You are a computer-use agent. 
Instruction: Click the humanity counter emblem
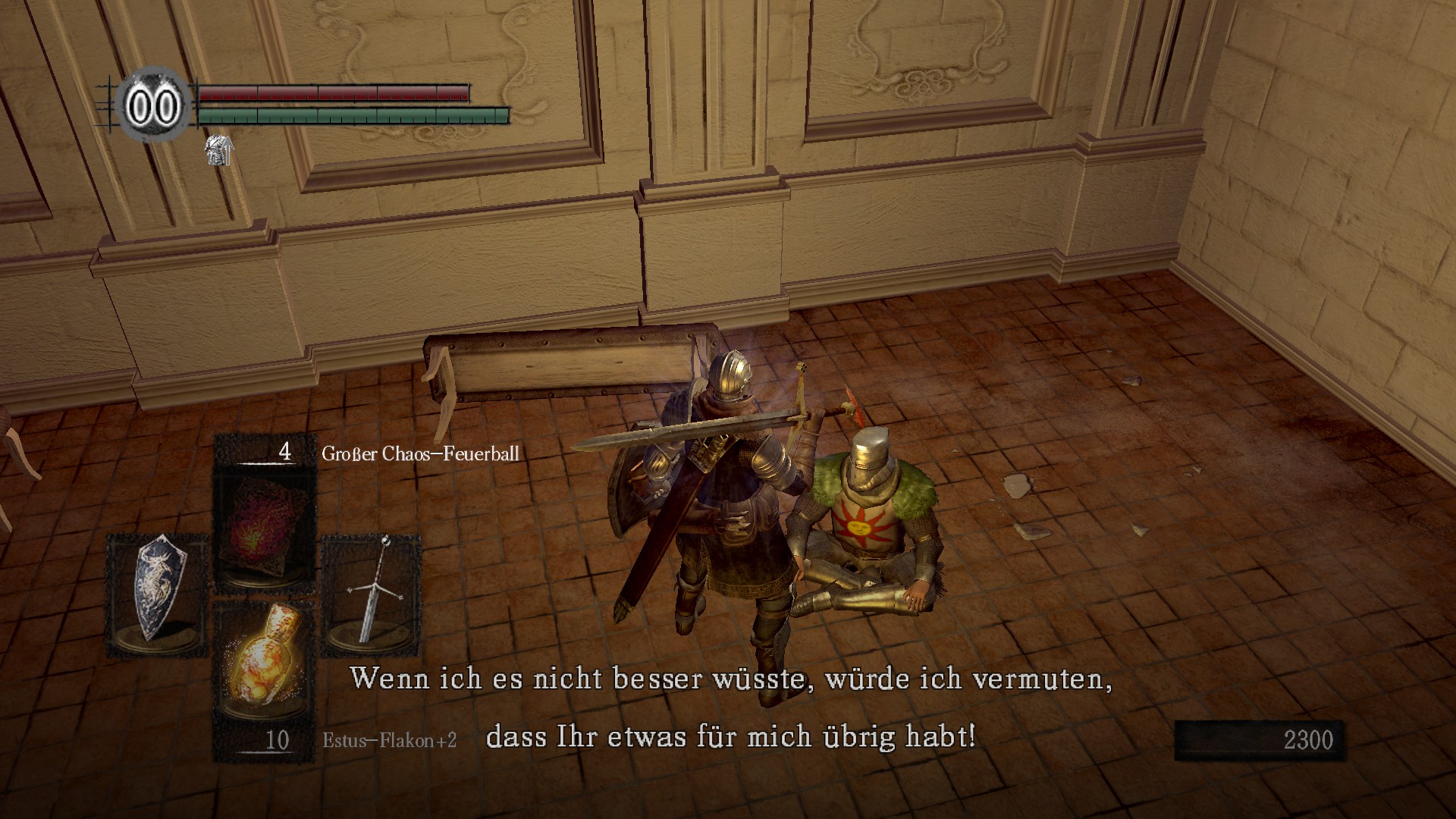click(154, 106)
